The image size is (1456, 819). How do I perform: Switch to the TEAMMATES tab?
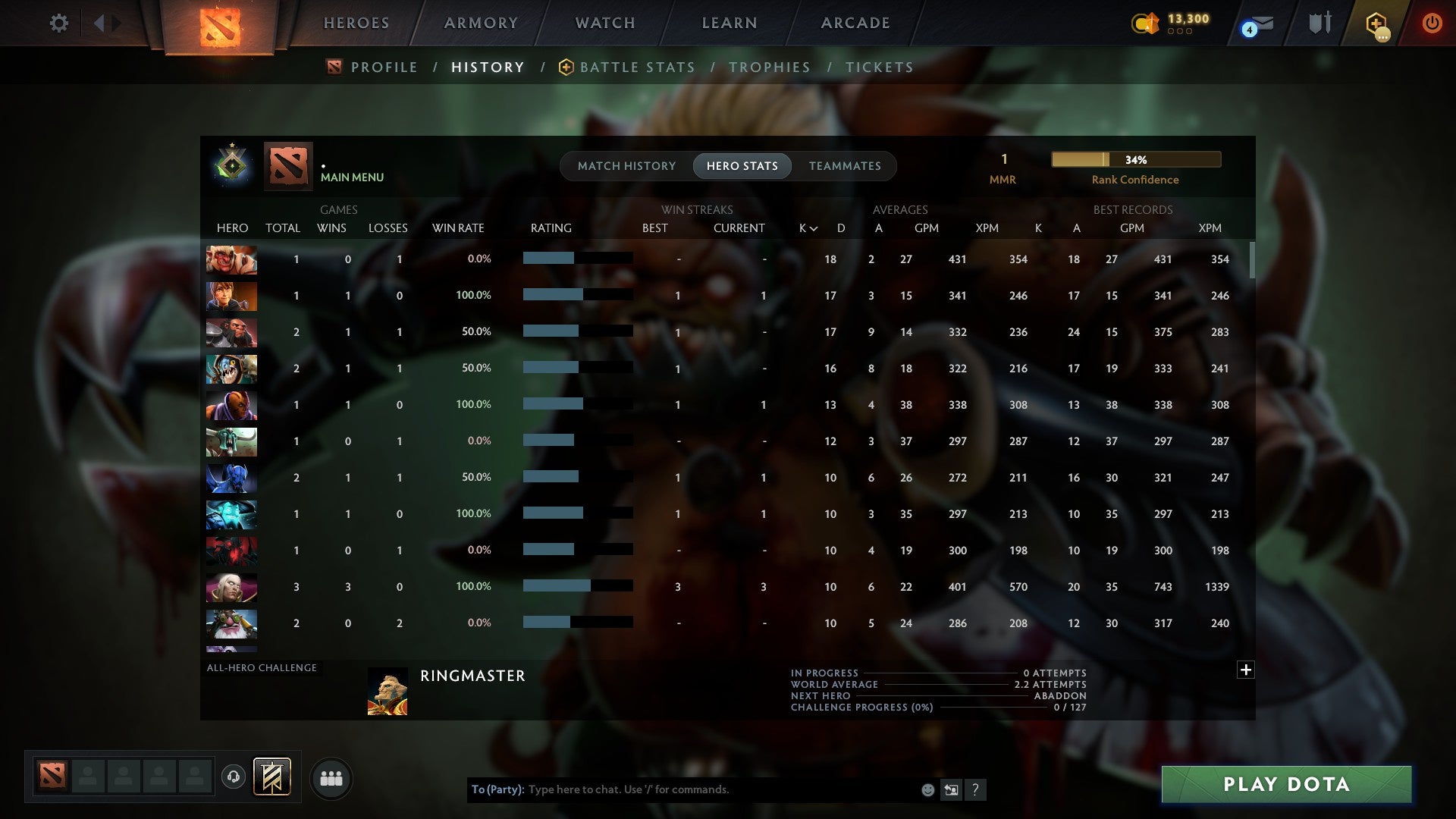pos(845,165)
